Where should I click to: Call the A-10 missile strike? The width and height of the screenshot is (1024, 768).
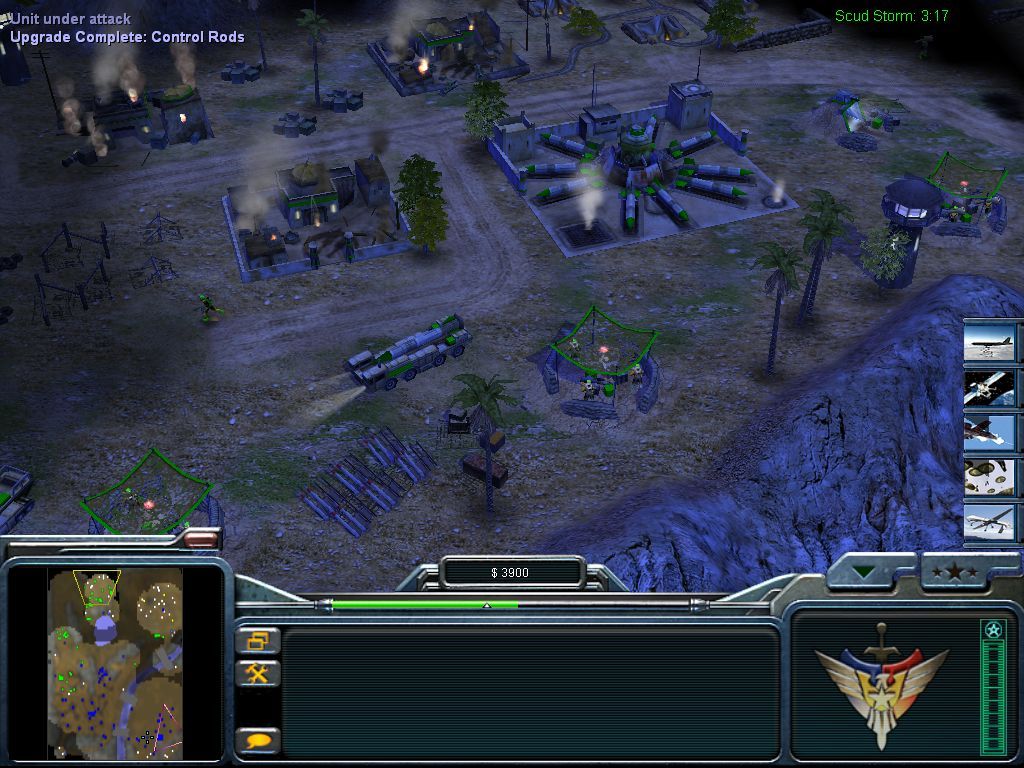990,432
